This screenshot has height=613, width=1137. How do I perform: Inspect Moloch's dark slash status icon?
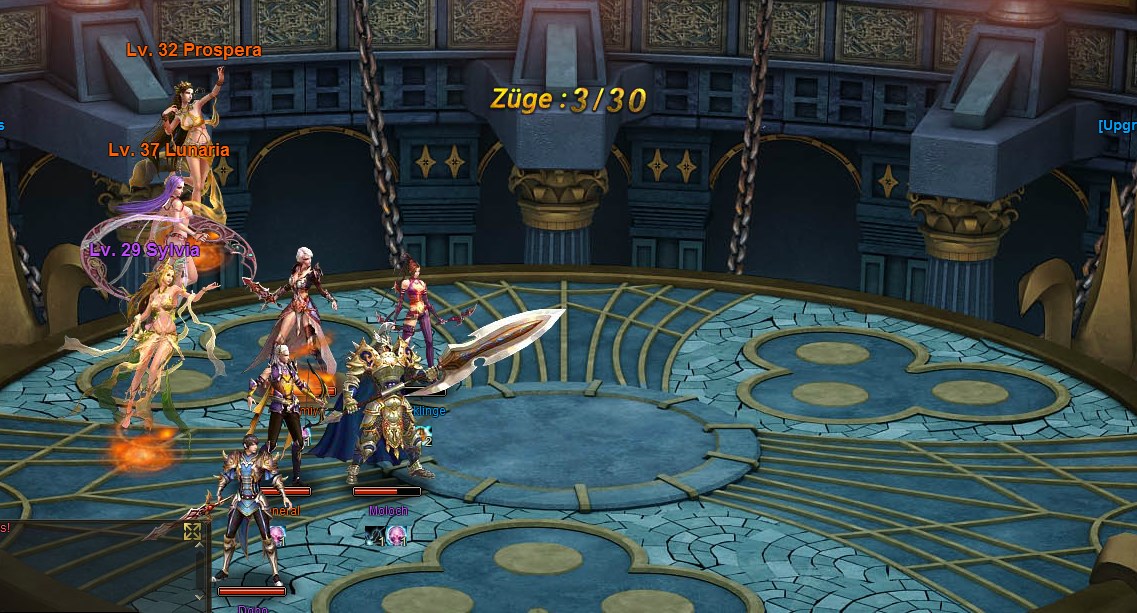tap(375, 535)
